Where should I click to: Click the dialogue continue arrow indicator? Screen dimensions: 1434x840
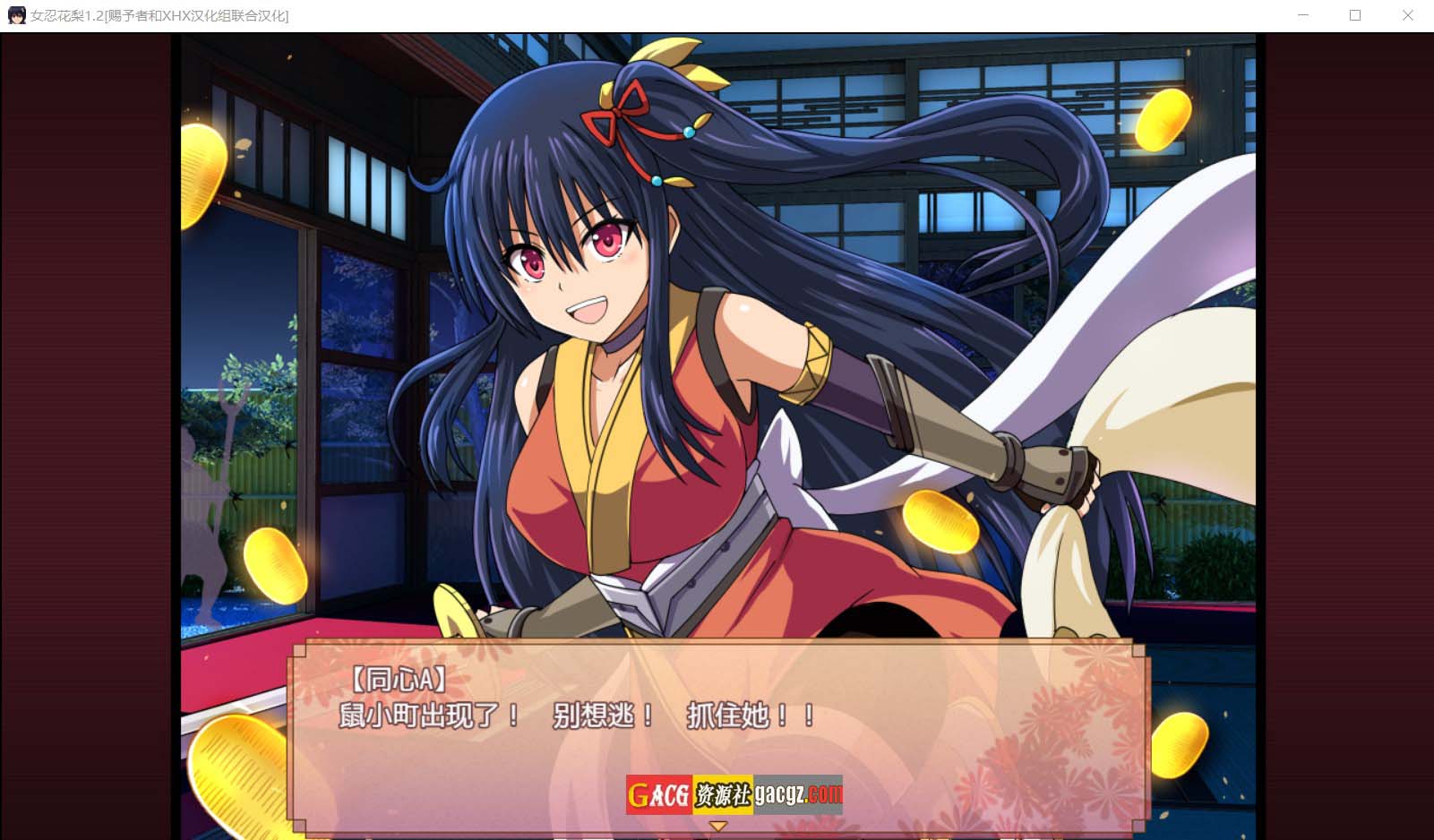717,826
